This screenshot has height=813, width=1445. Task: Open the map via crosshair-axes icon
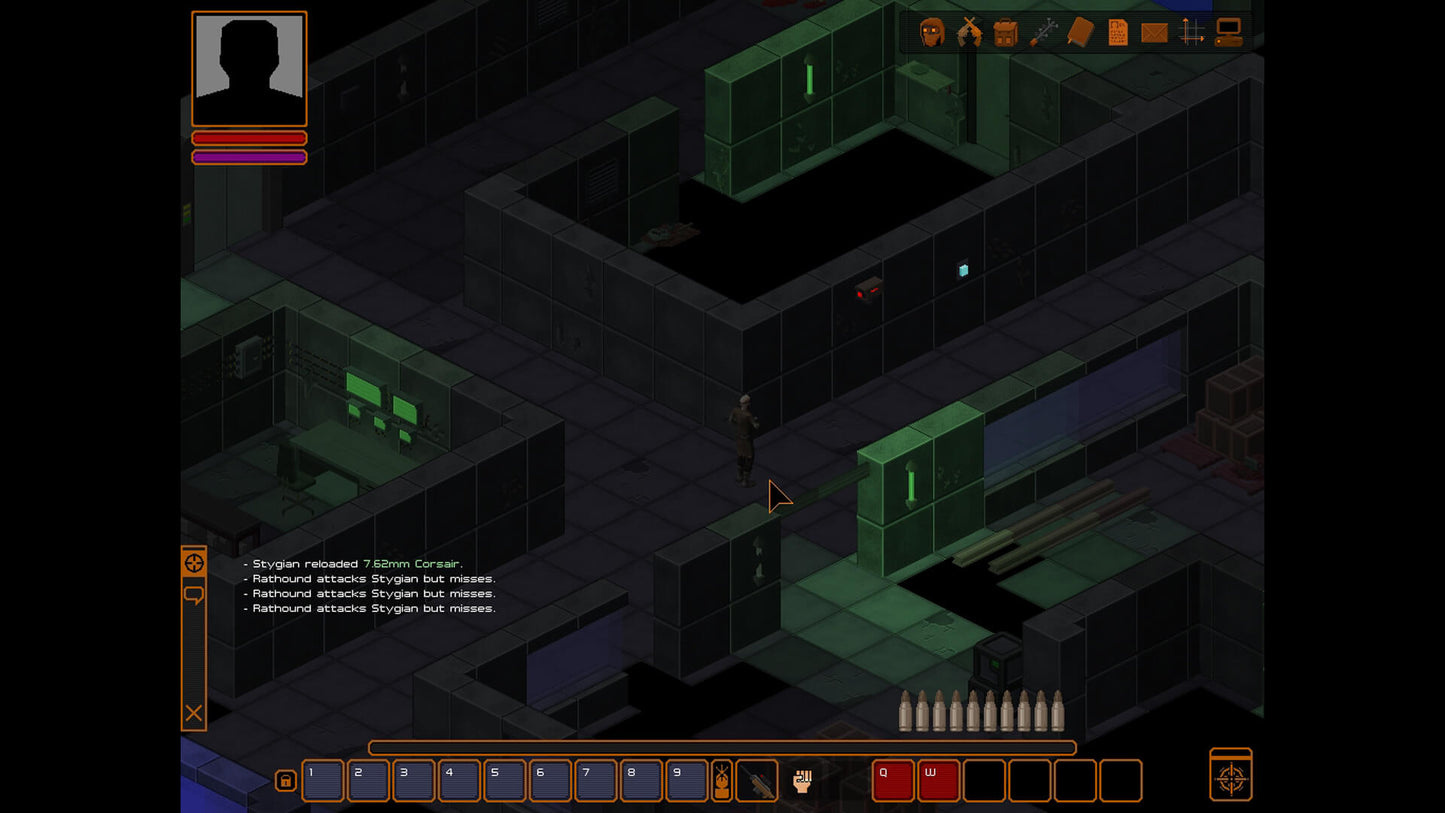[1190, 33]
